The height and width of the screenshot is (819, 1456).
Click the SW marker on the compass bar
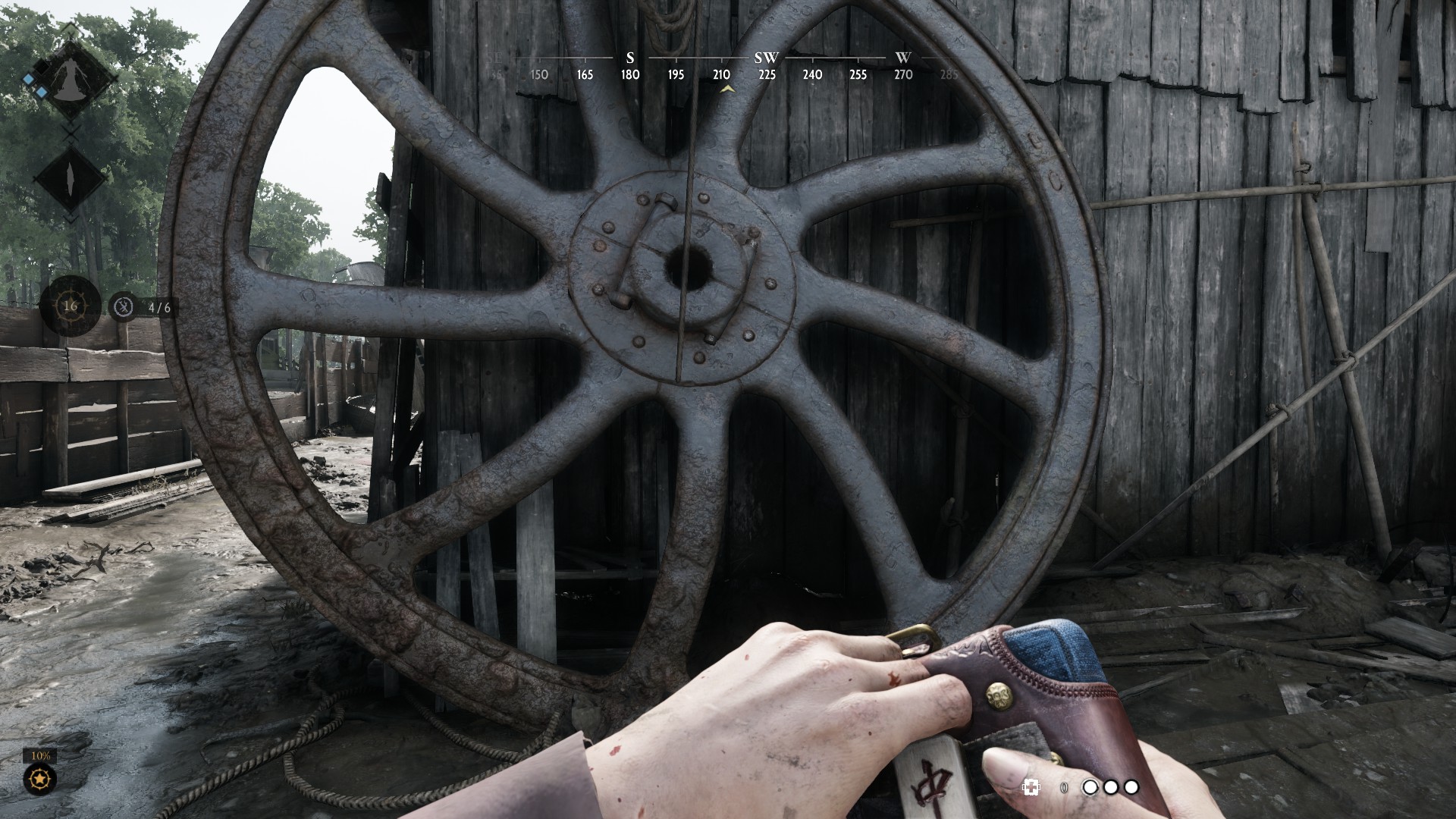click(x=767, y=58)
